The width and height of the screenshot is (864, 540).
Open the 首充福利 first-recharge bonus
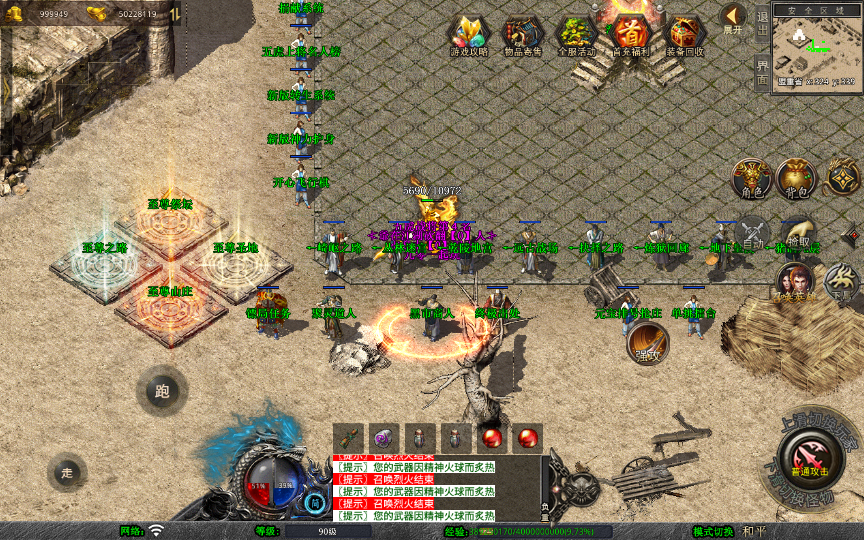[630, 35]
